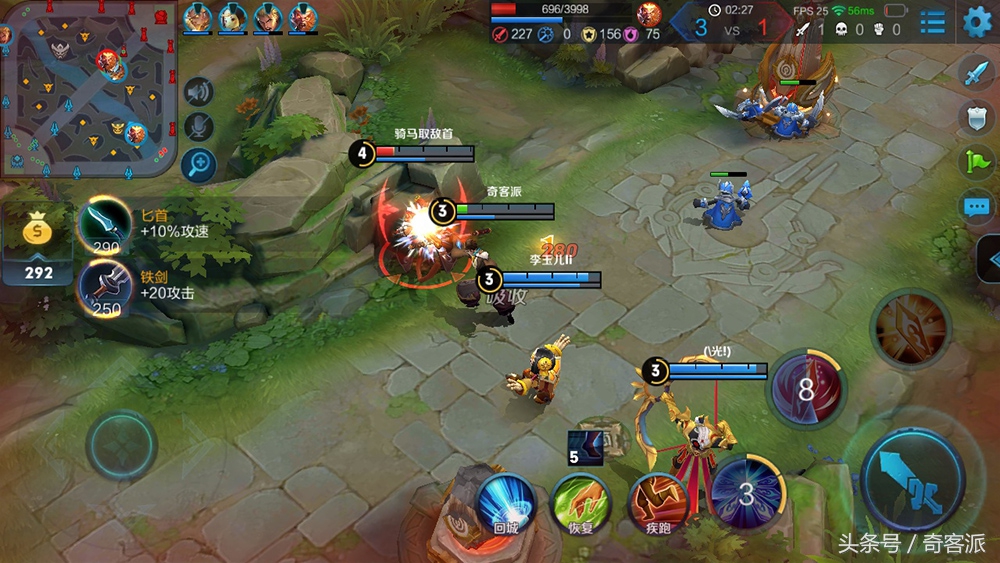
Task: Activate the 恢复 restore skill
Action: coord(580,503)
